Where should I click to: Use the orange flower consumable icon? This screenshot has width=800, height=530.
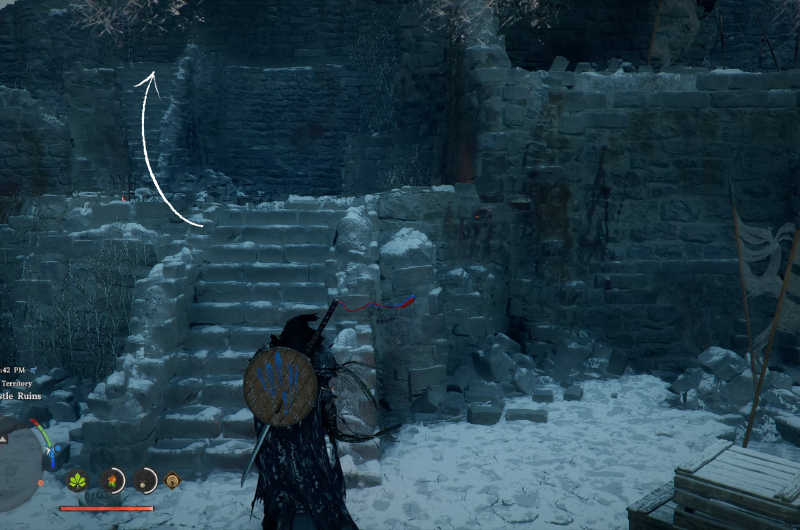point(114,480)
